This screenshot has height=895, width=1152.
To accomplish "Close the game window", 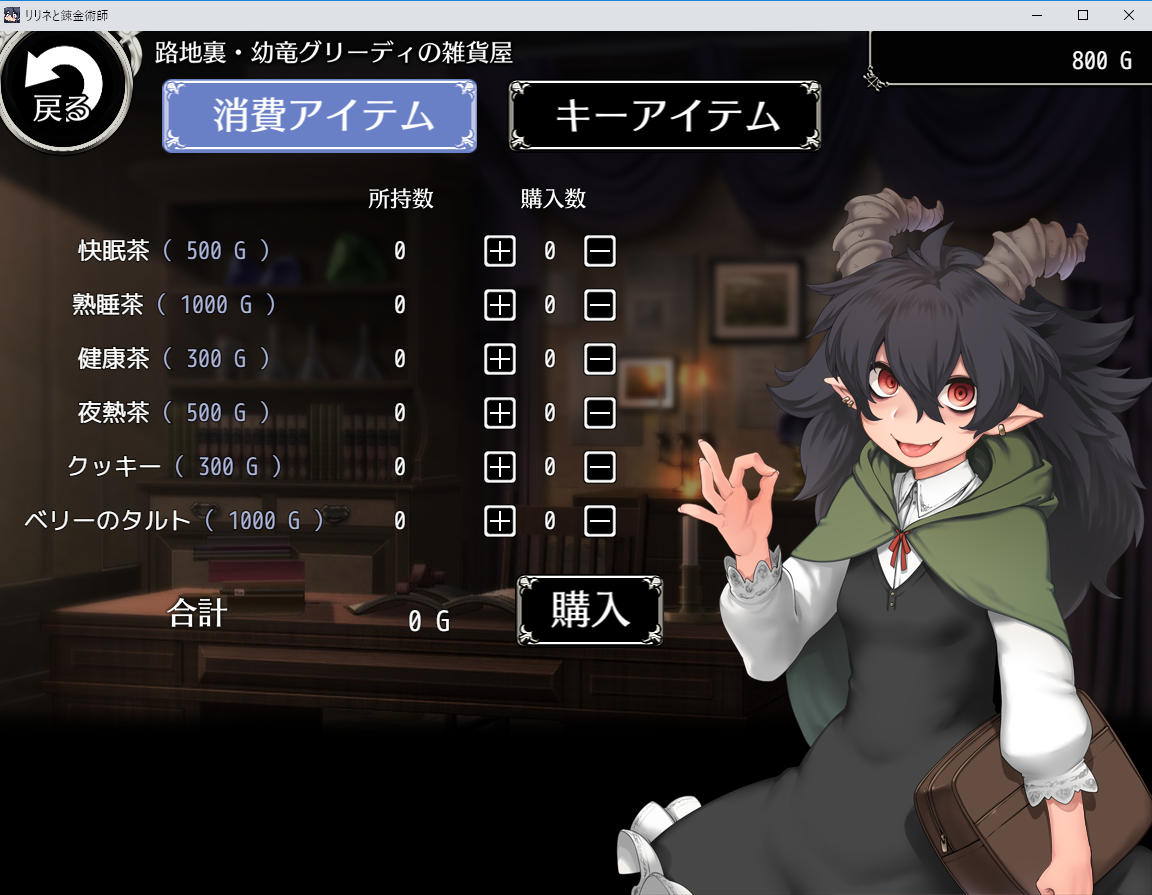I will [1128, 15].
